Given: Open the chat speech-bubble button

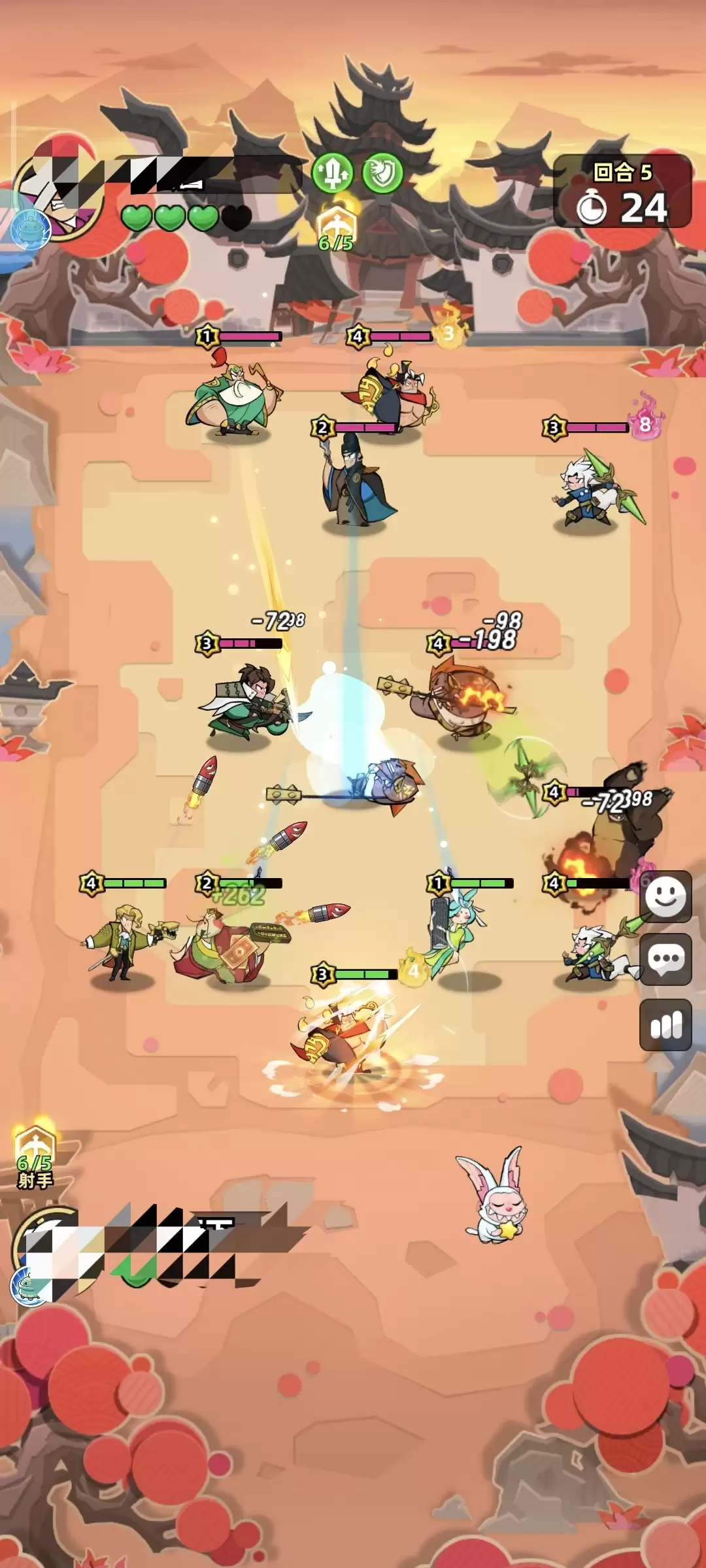Looking at the screenshot, I should click(665, 959).
